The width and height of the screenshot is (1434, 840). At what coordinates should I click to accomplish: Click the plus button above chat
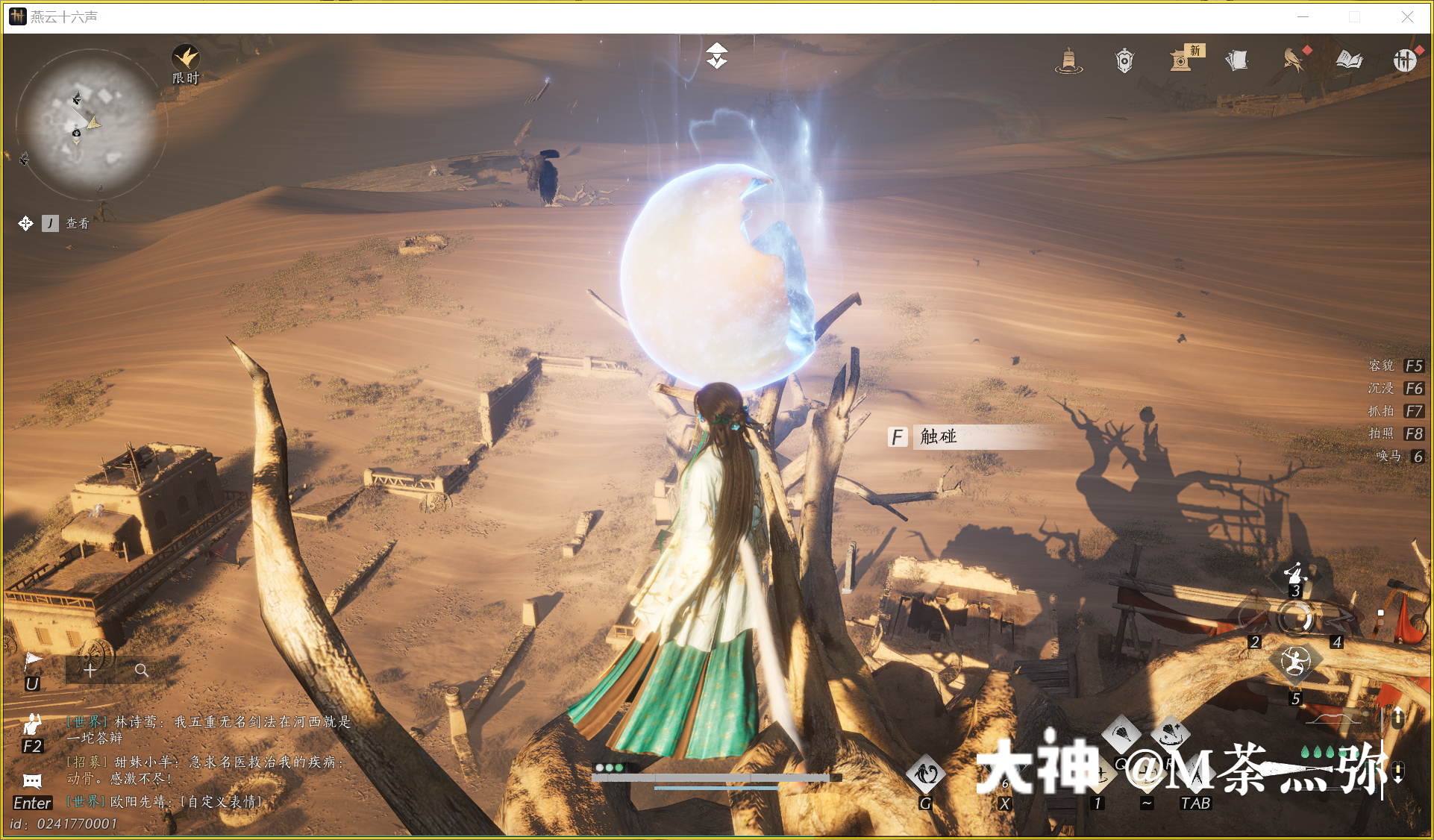[90, 670]
